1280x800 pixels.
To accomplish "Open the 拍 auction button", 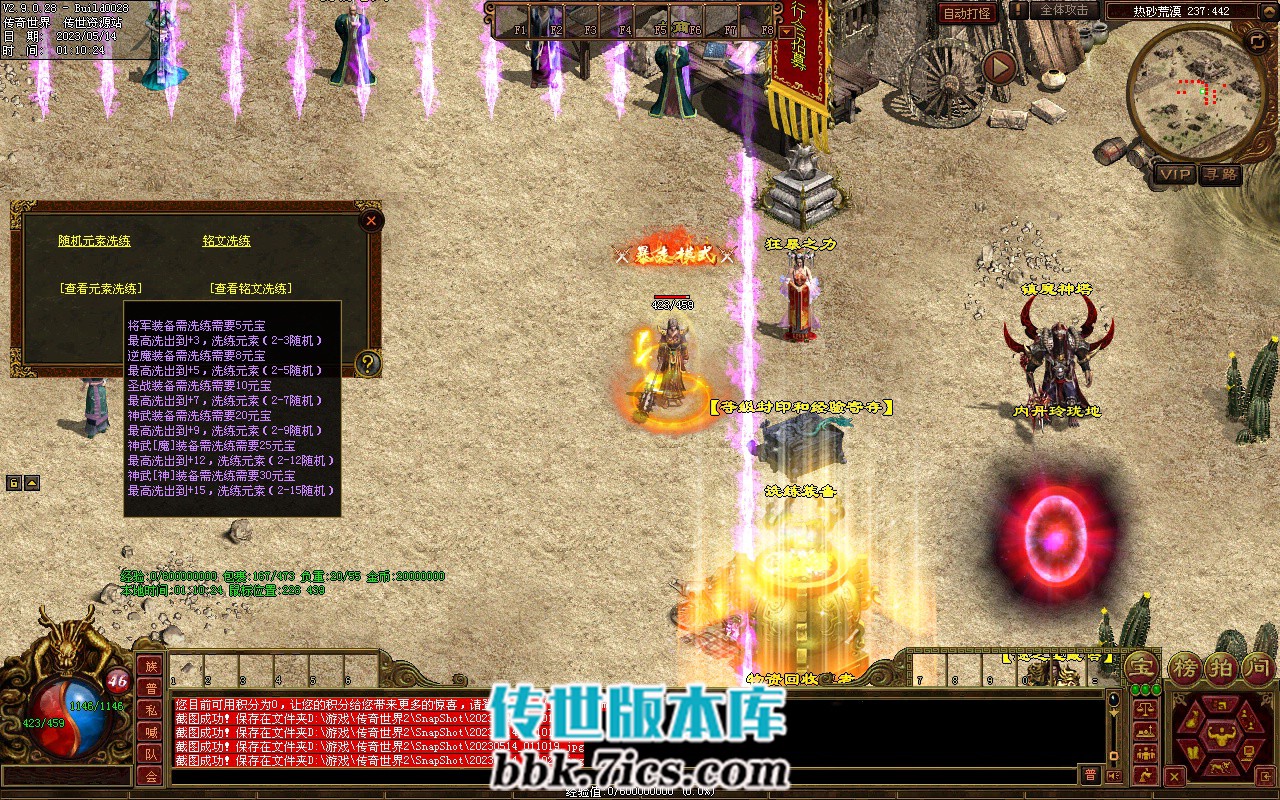I will click(1222, 668).
